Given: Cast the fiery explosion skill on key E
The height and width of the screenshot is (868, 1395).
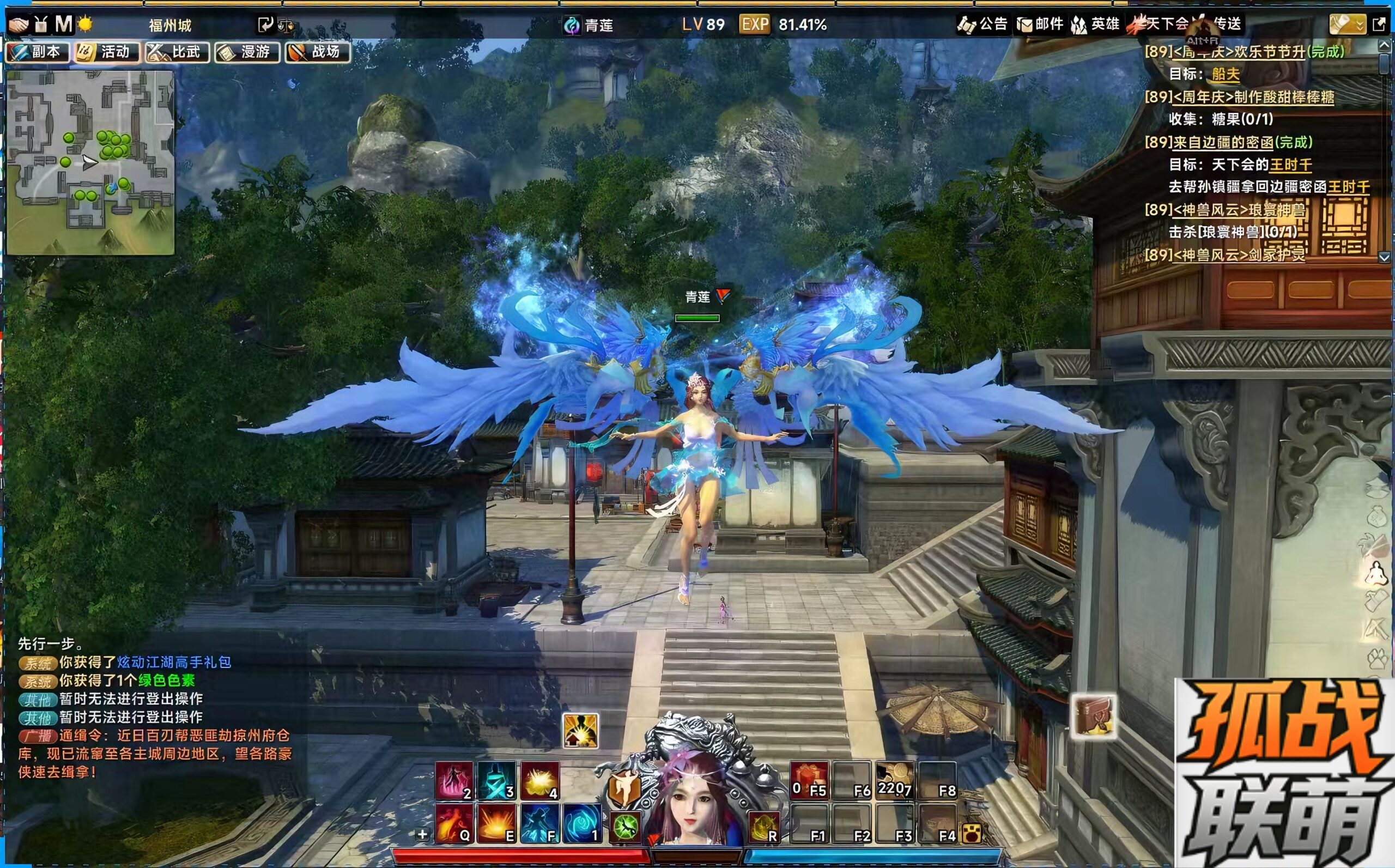Looking at the screenshot, I should 496,823.
